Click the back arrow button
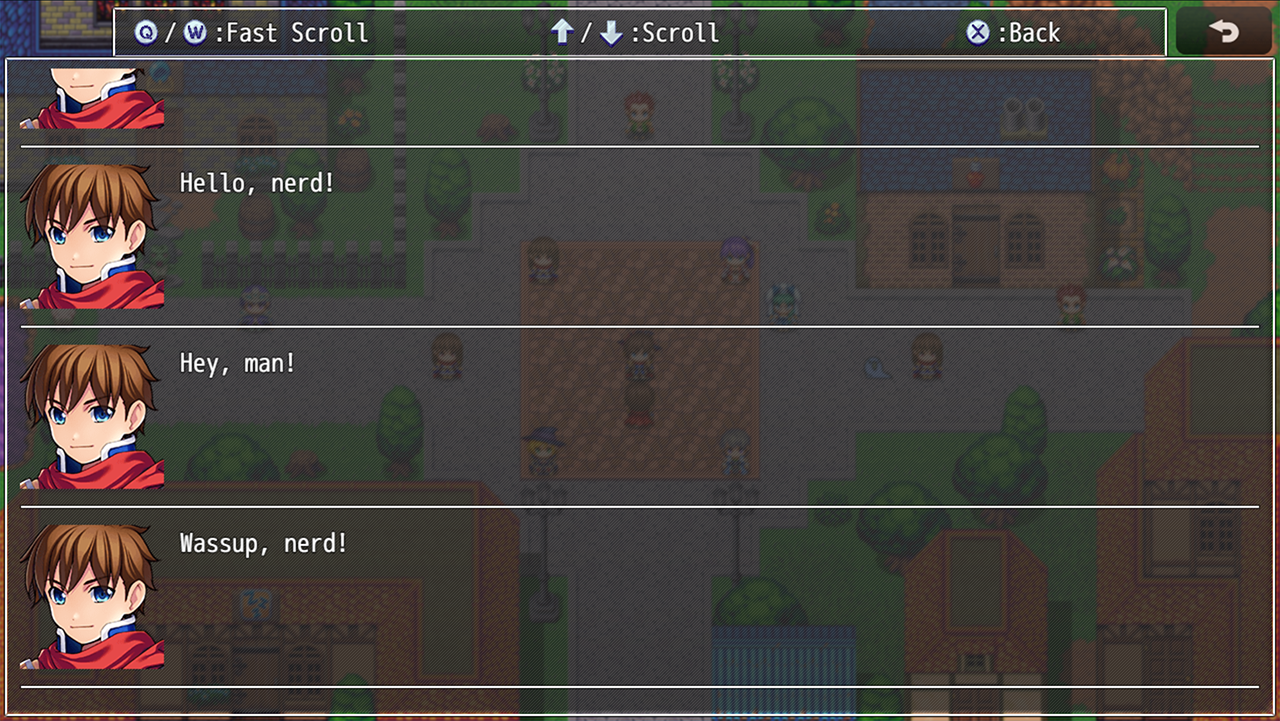This screenshot has width=1280, height=721. [1223, 32]
